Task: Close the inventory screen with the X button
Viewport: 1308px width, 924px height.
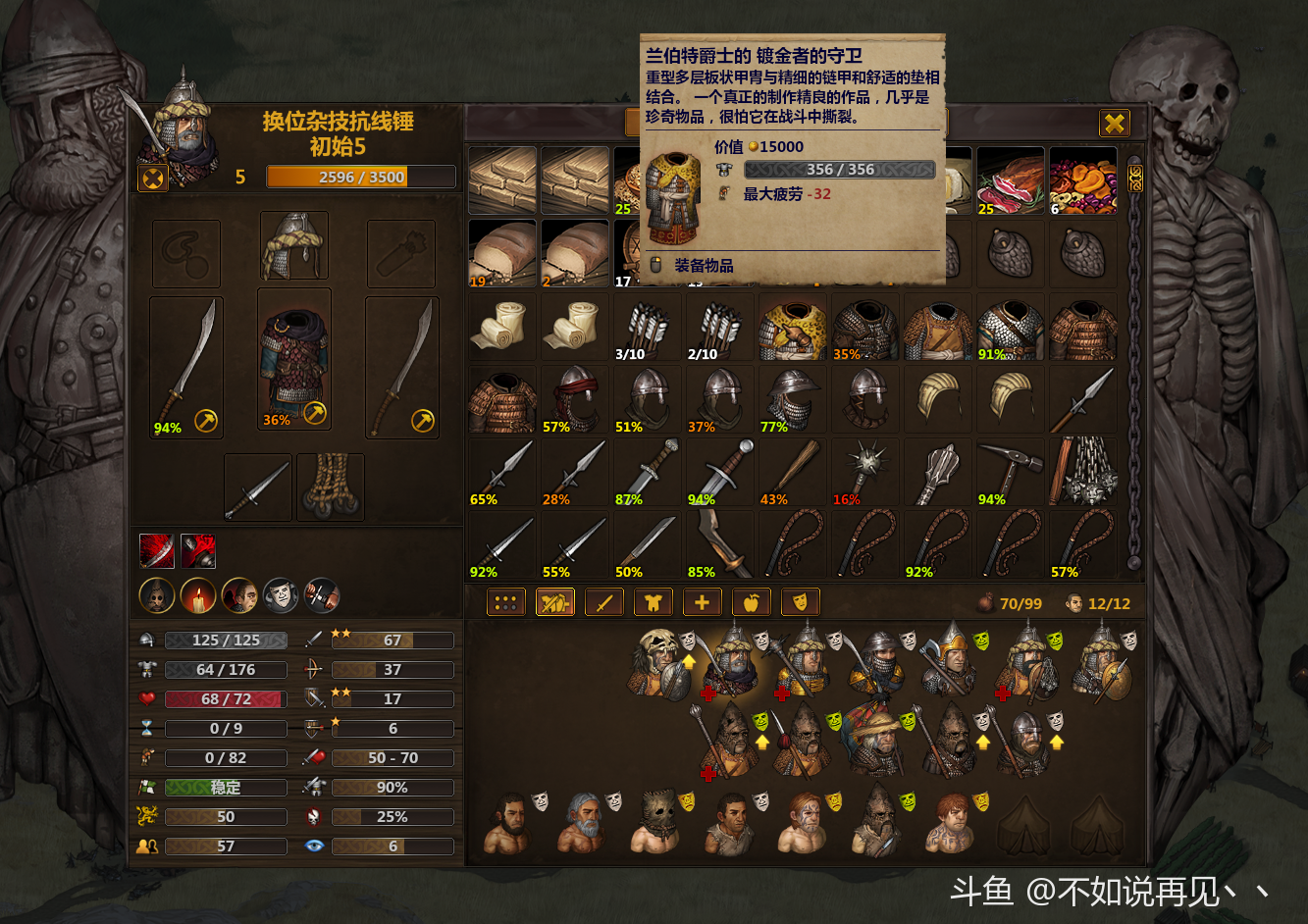Action: (1114, 123)
